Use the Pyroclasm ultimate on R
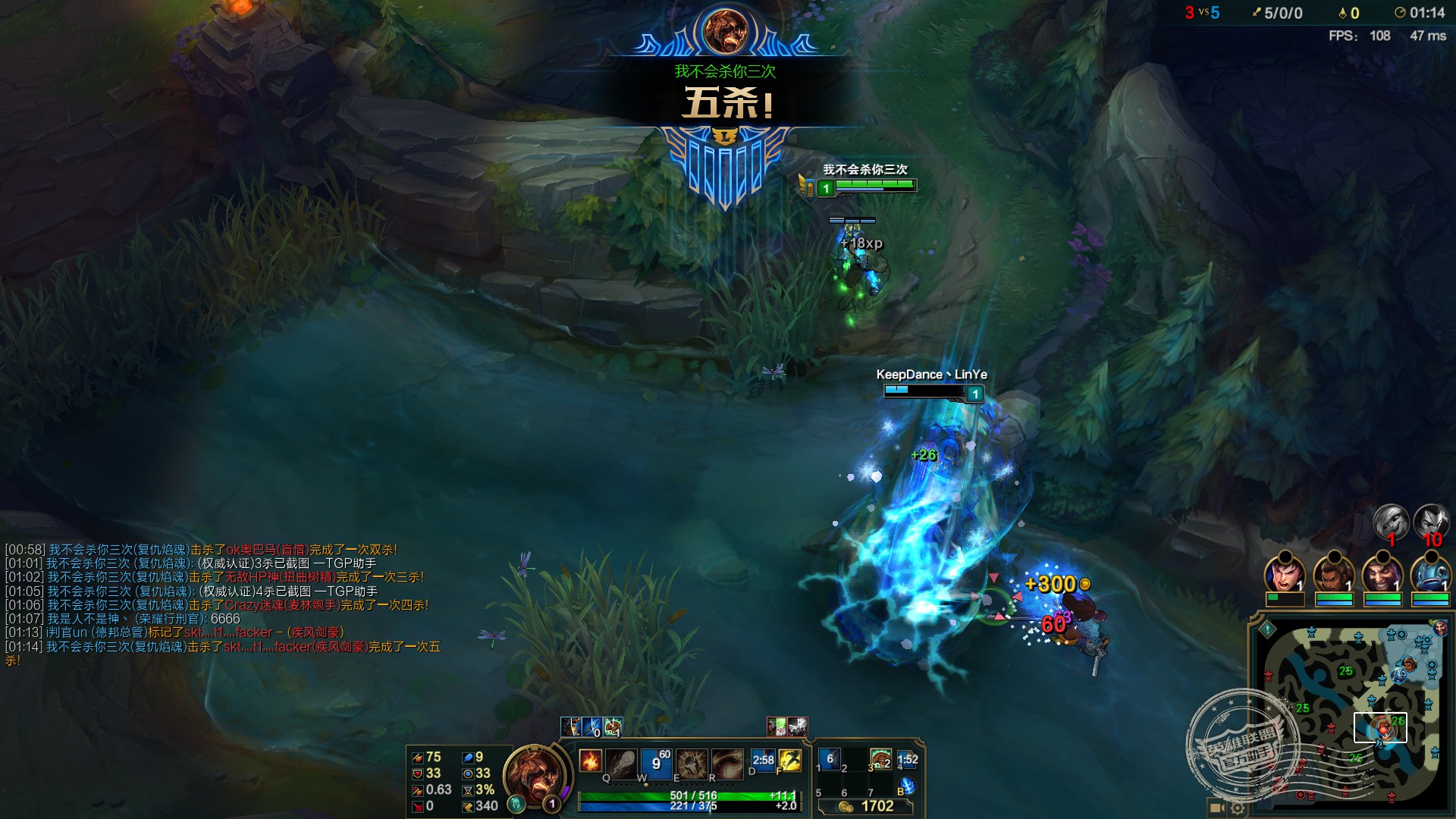Screen dimensions: 1456x819 [726, 763]
